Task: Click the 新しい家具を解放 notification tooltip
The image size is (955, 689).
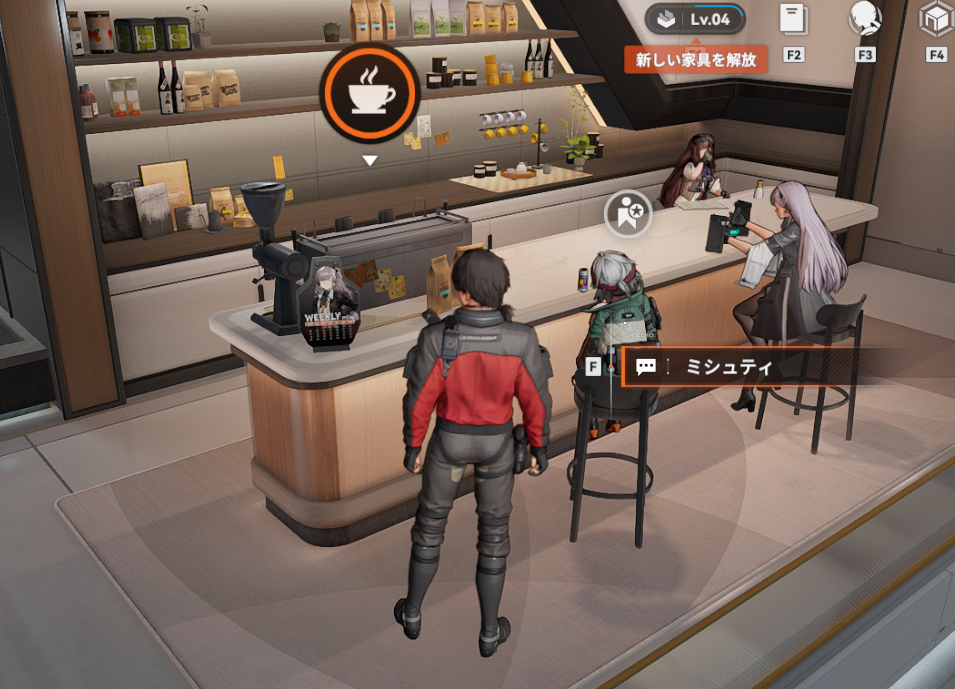Action: pyautogui.click(x=695, y=59)
